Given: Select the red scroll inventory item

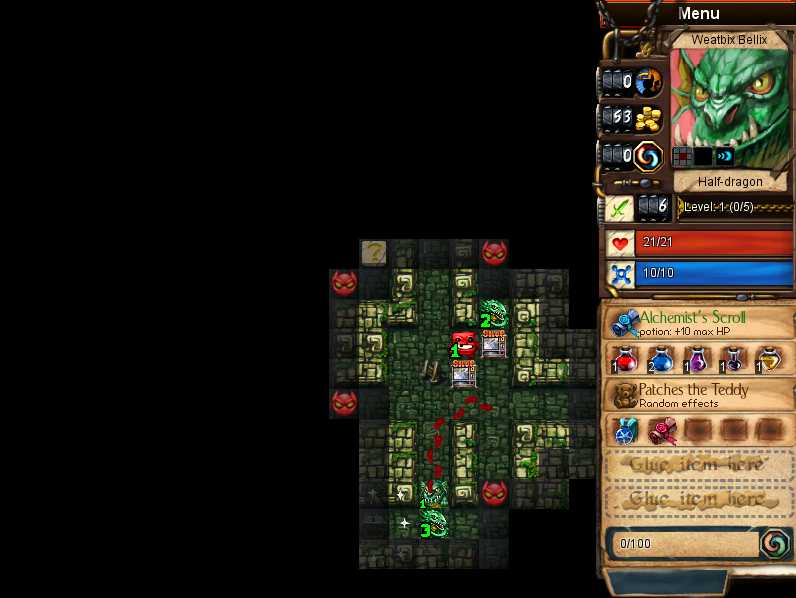Looking at the screenshot, I should coord(660,431).
